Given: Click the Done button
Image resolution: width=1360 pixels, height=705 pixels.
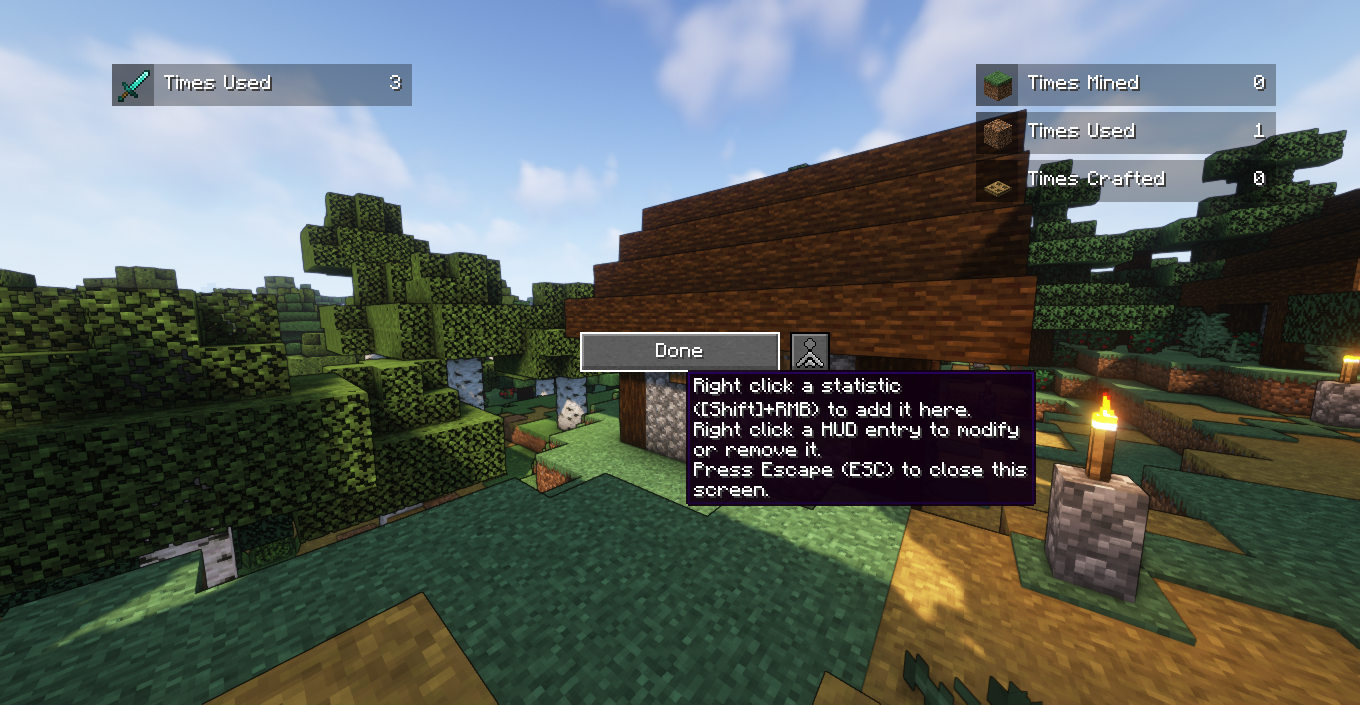Looking at the screenshot, I should (679, 351).
